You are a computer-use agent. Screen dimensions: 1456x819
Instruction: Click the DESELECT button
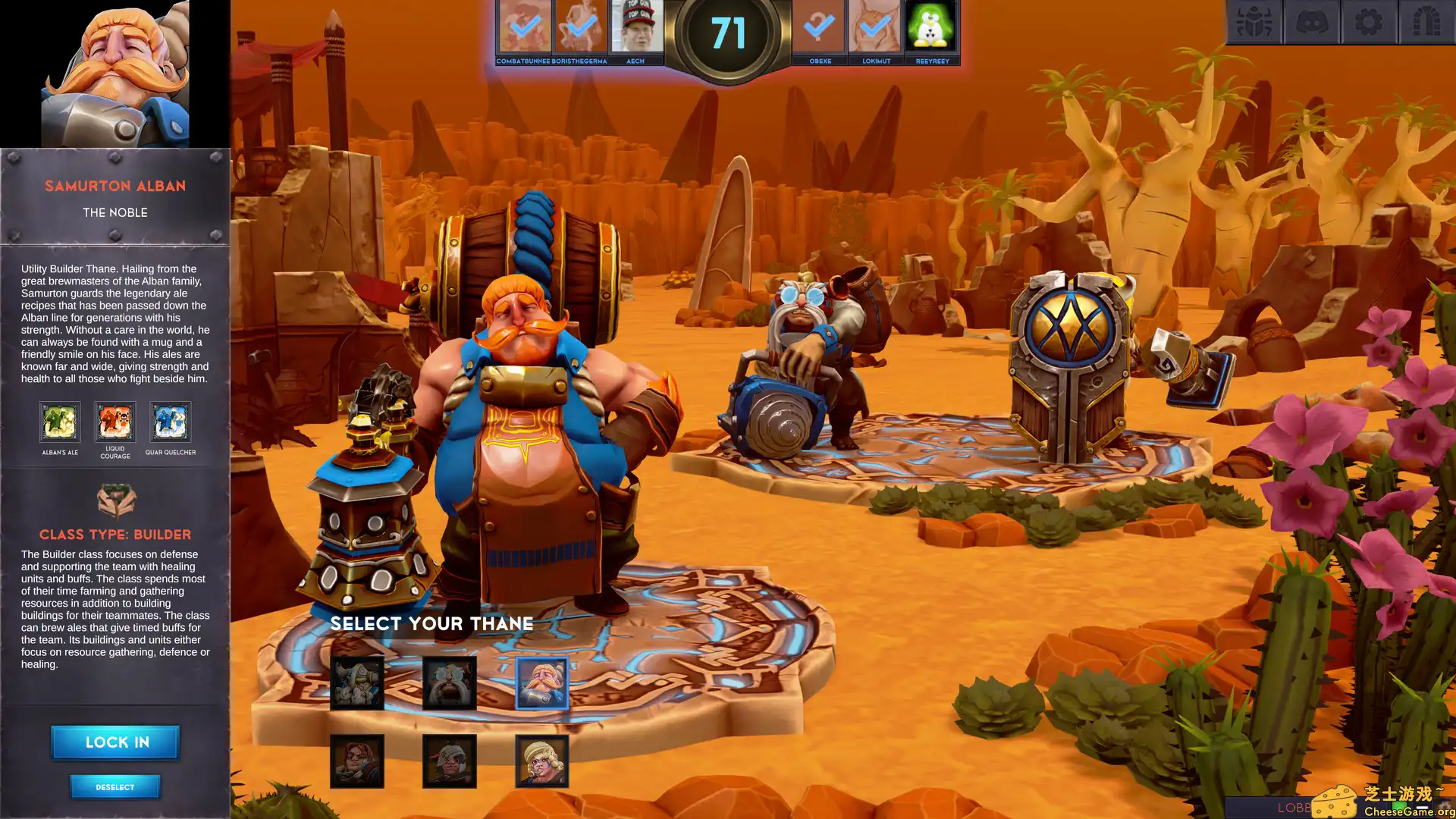click(115, 786)
